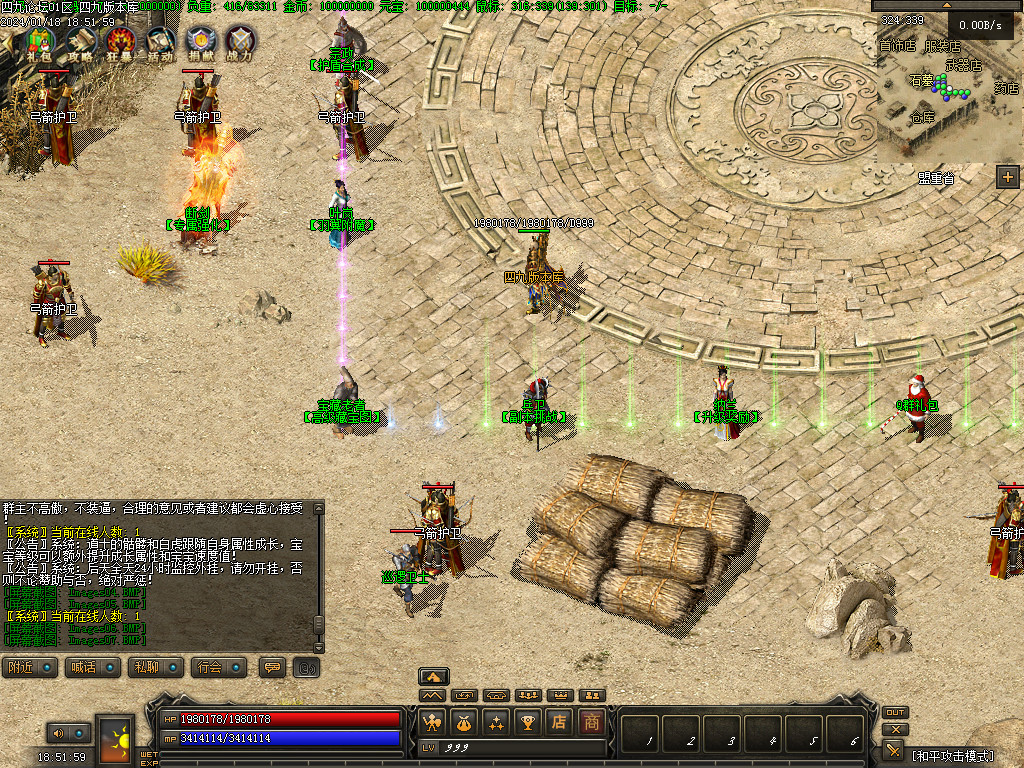
Task: Open the 活动 events scroll icon
Action: click(159, 42)
